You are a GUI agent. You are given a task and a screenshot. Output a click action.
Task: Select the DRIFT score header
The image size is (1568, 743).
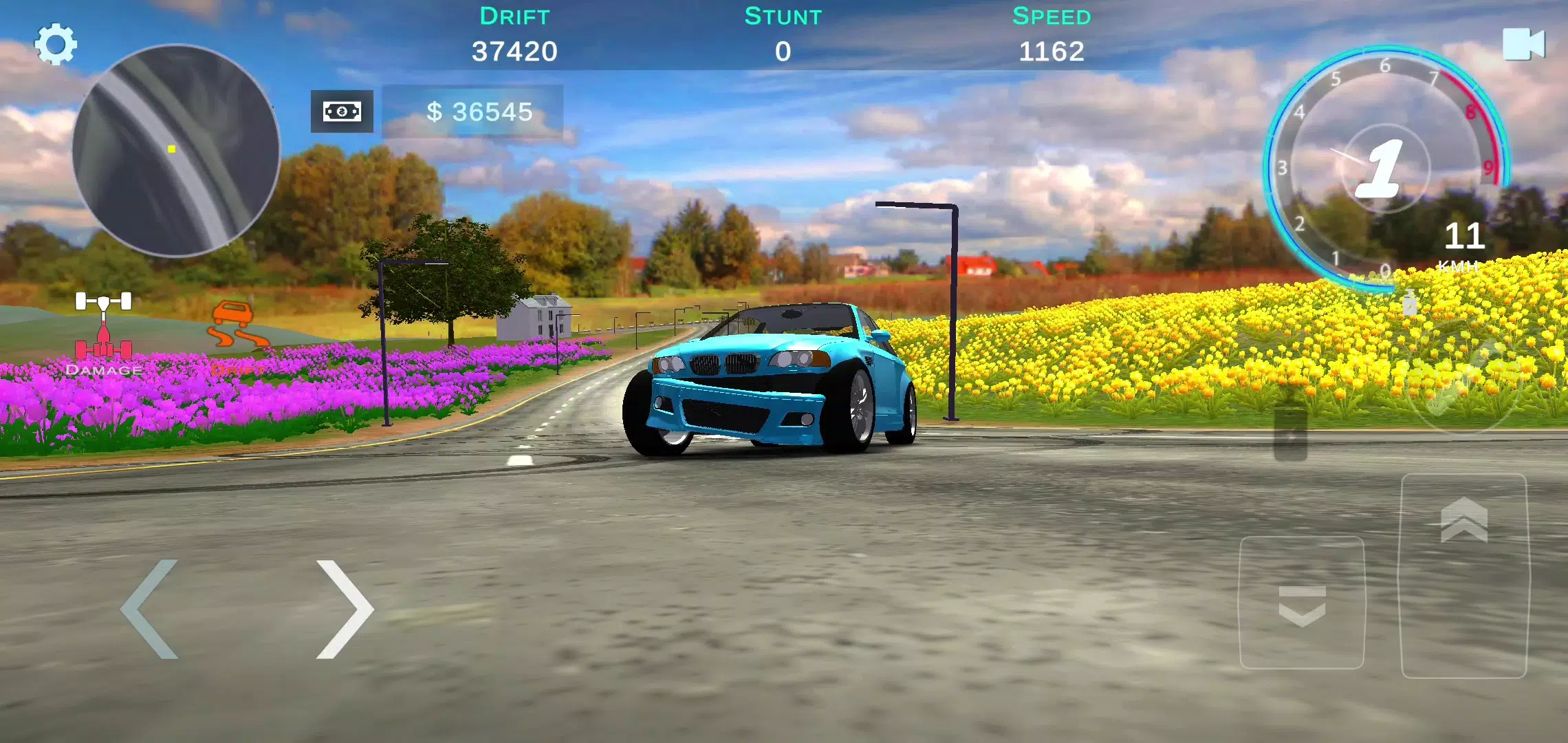[514, 17]
